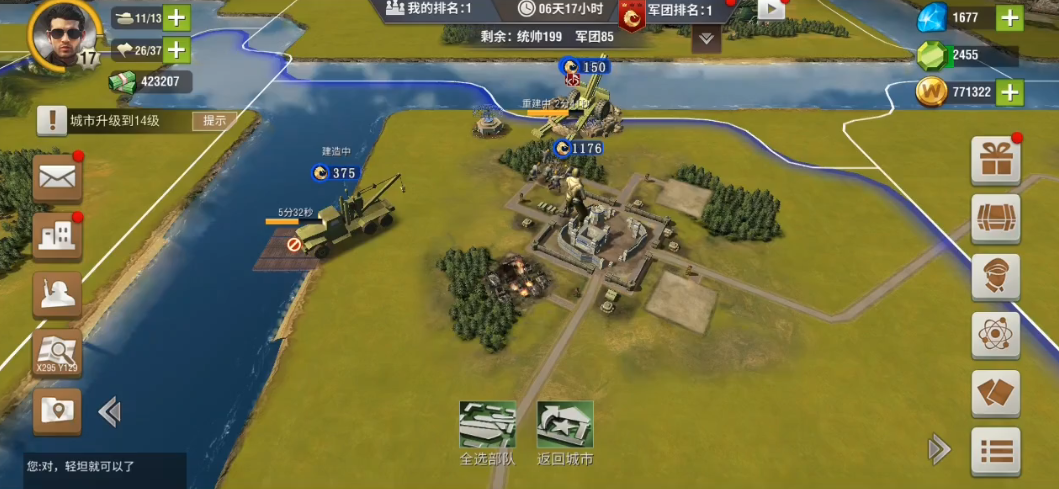Click the 提示 hint button

pos(215,121)
